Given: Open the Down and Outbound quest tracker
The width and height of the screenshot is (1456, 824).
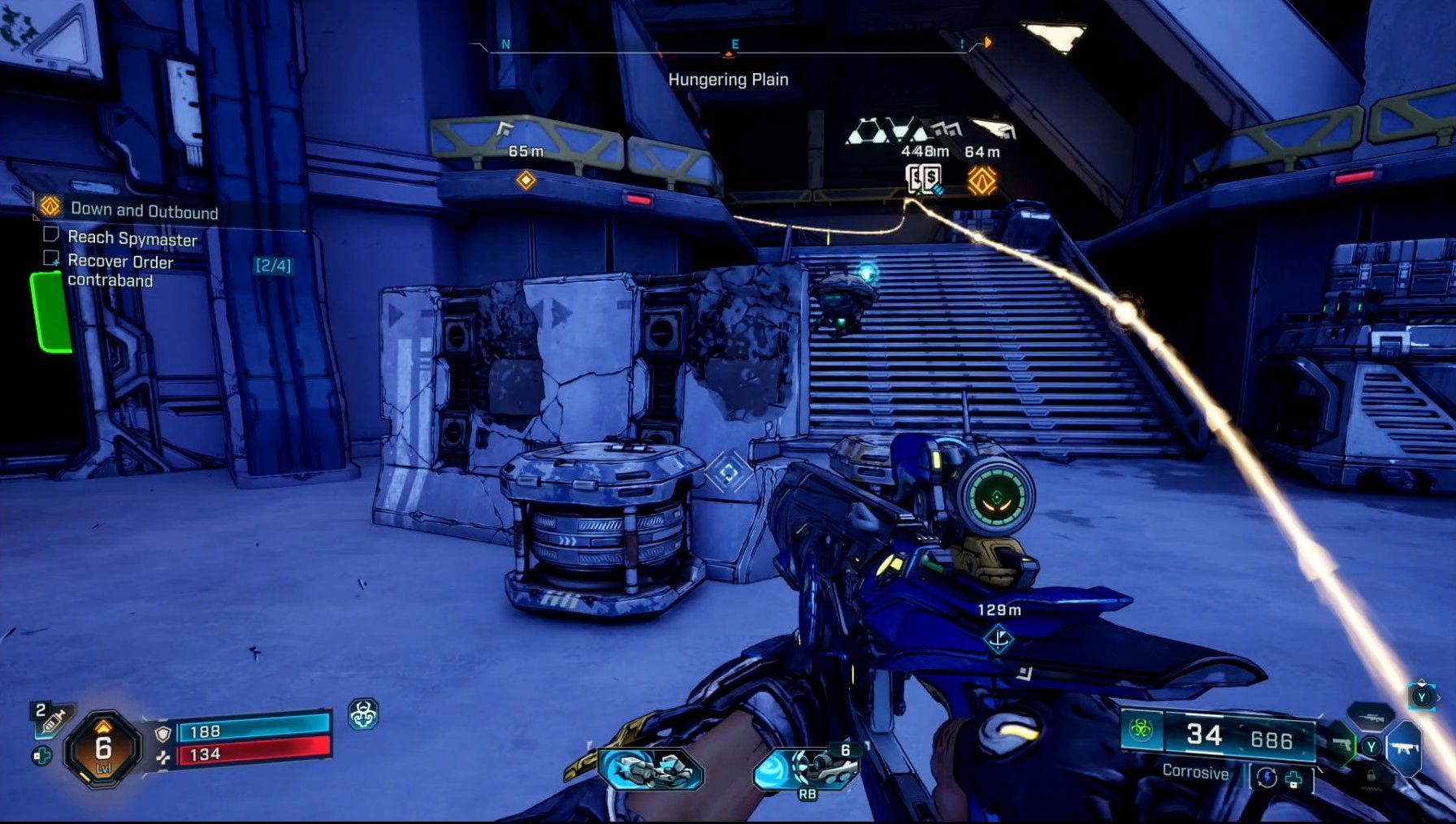Looking at the screenshot, I should 143,210.
